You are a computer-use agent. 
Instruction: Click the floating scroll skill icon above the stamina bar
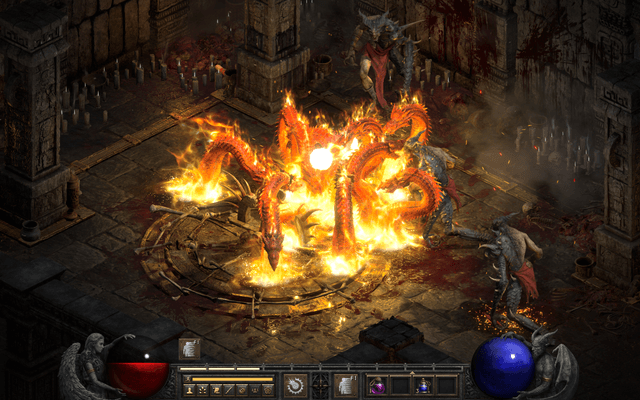(x=189, y=349)
